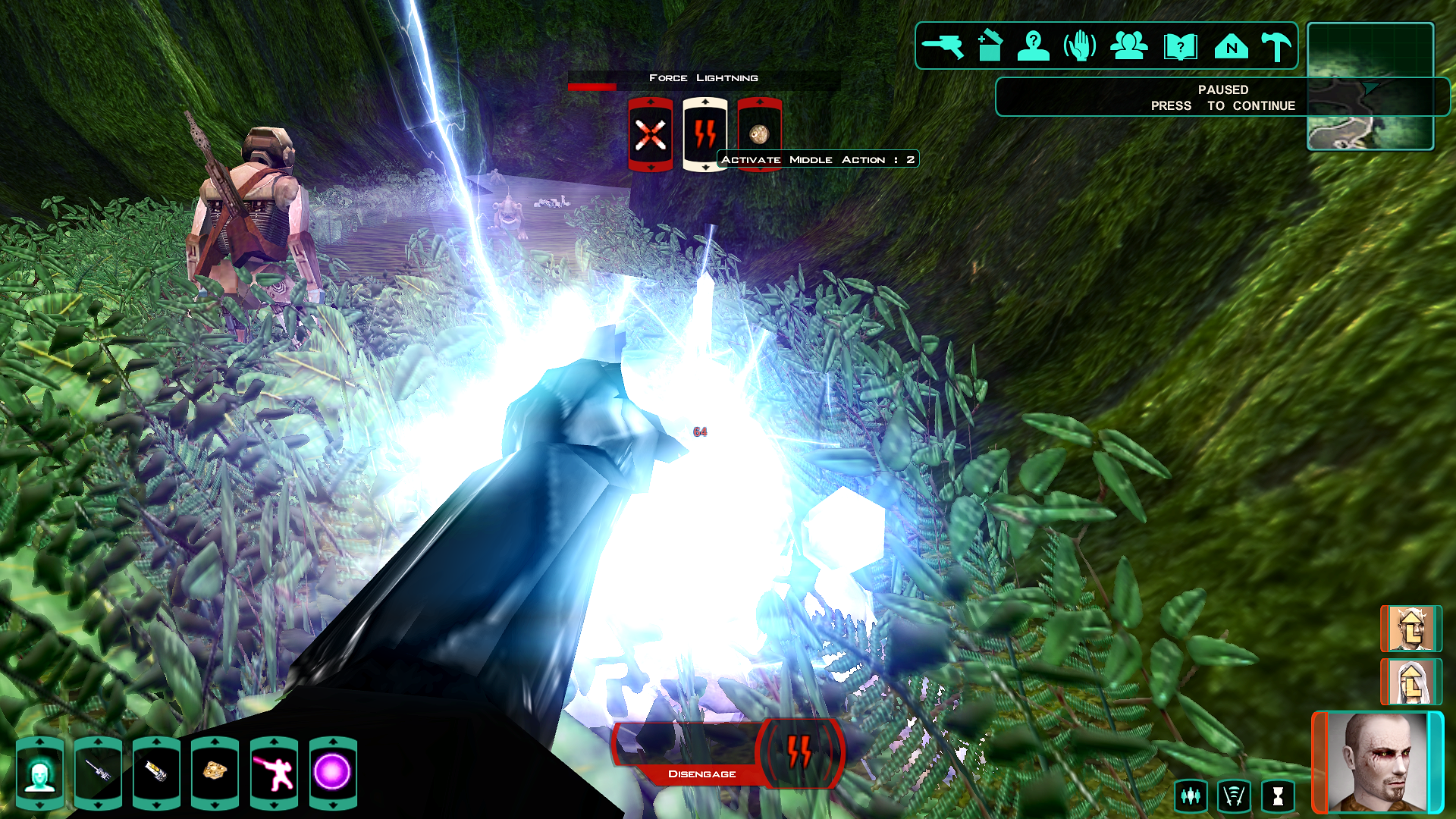Open the Map compass icon

[1231, 46]
